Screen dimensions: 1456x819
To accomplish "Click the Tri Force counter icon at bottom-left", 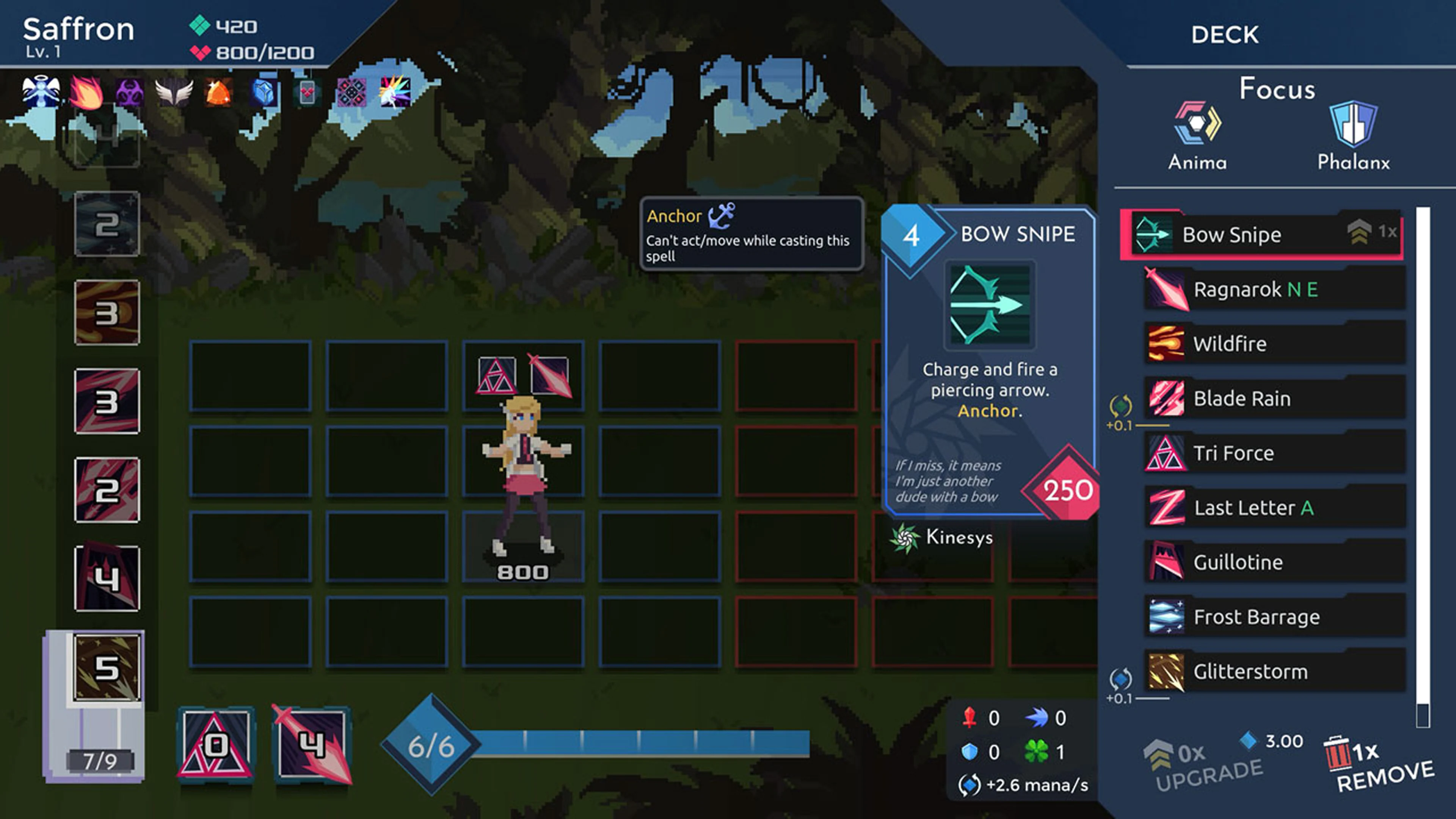I will tap(215, 745).
